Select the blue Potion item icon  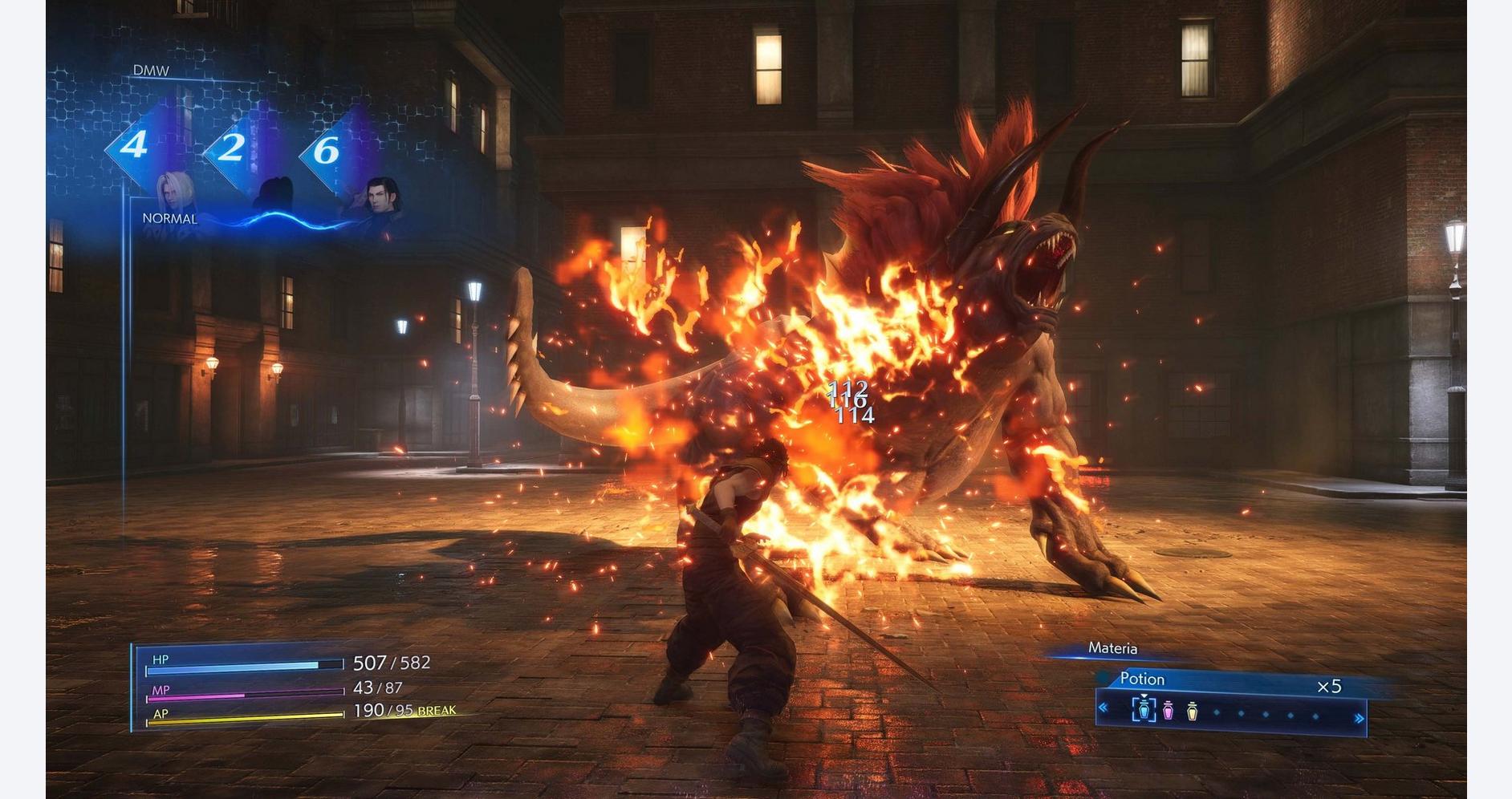(1144, 710)
